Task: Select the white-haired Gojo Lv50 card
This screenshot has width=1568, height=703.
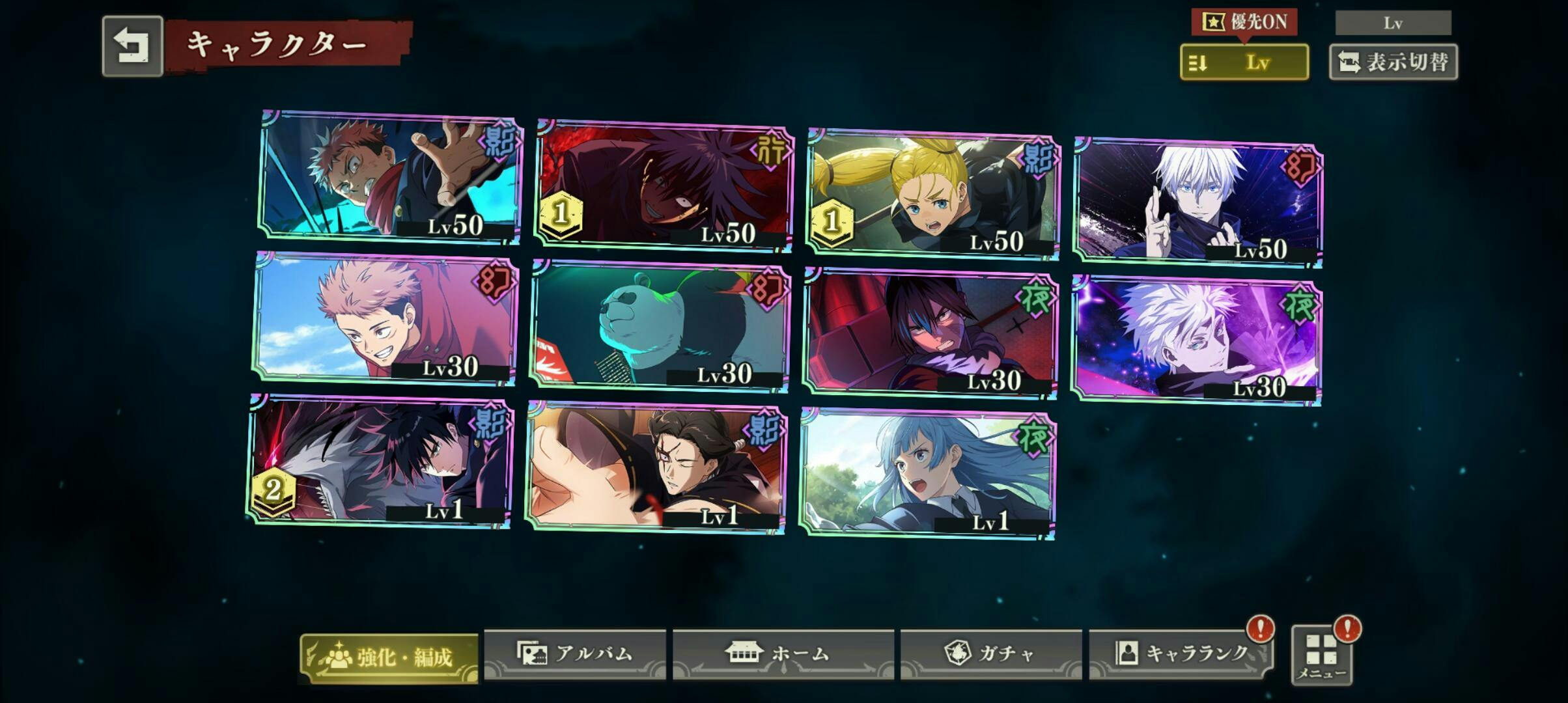Action: pos(1197,202)
